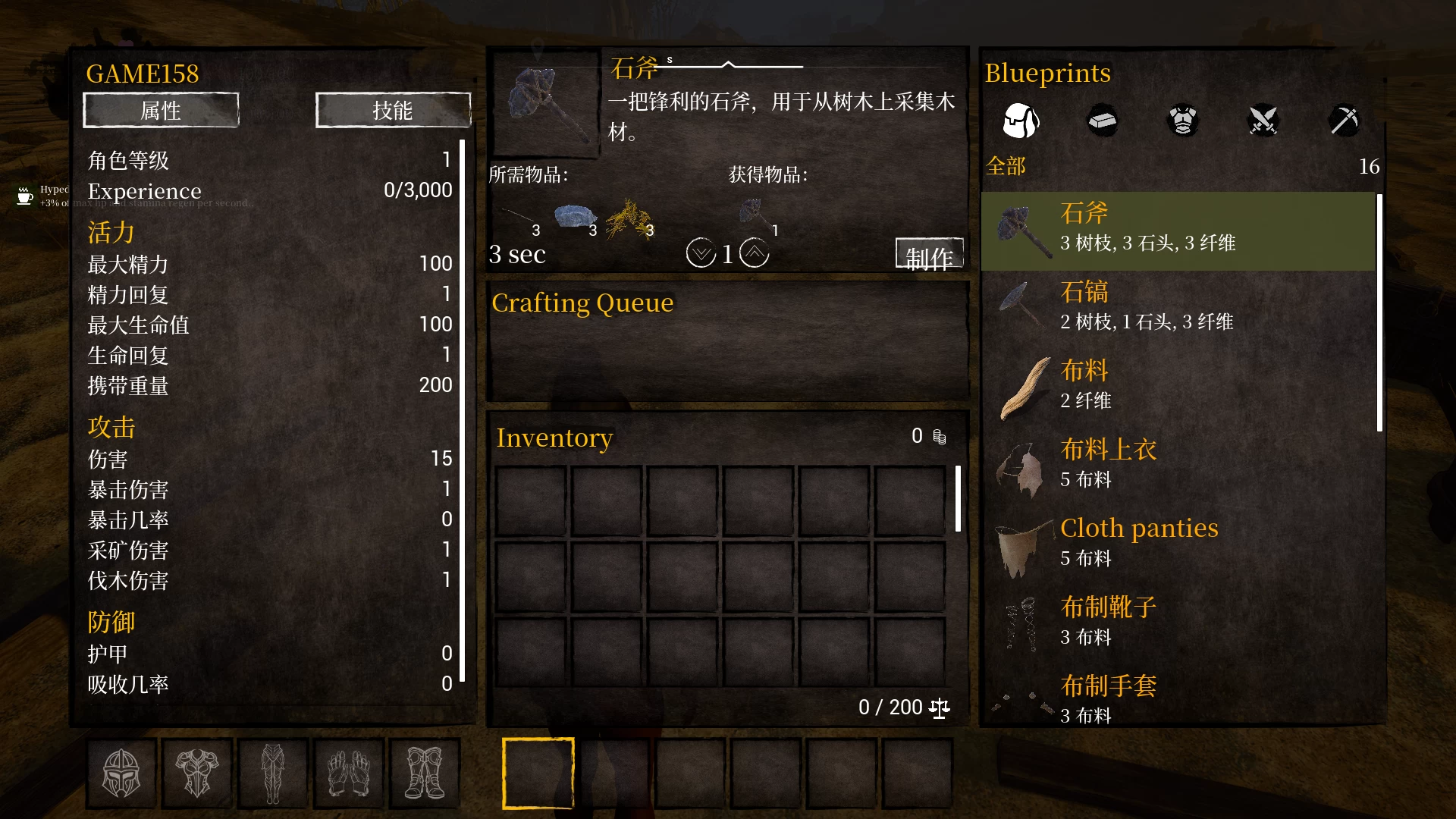Filter blueprints by pickaxe tools category
Screen dimensions: 1456x819
point(1344,121)
